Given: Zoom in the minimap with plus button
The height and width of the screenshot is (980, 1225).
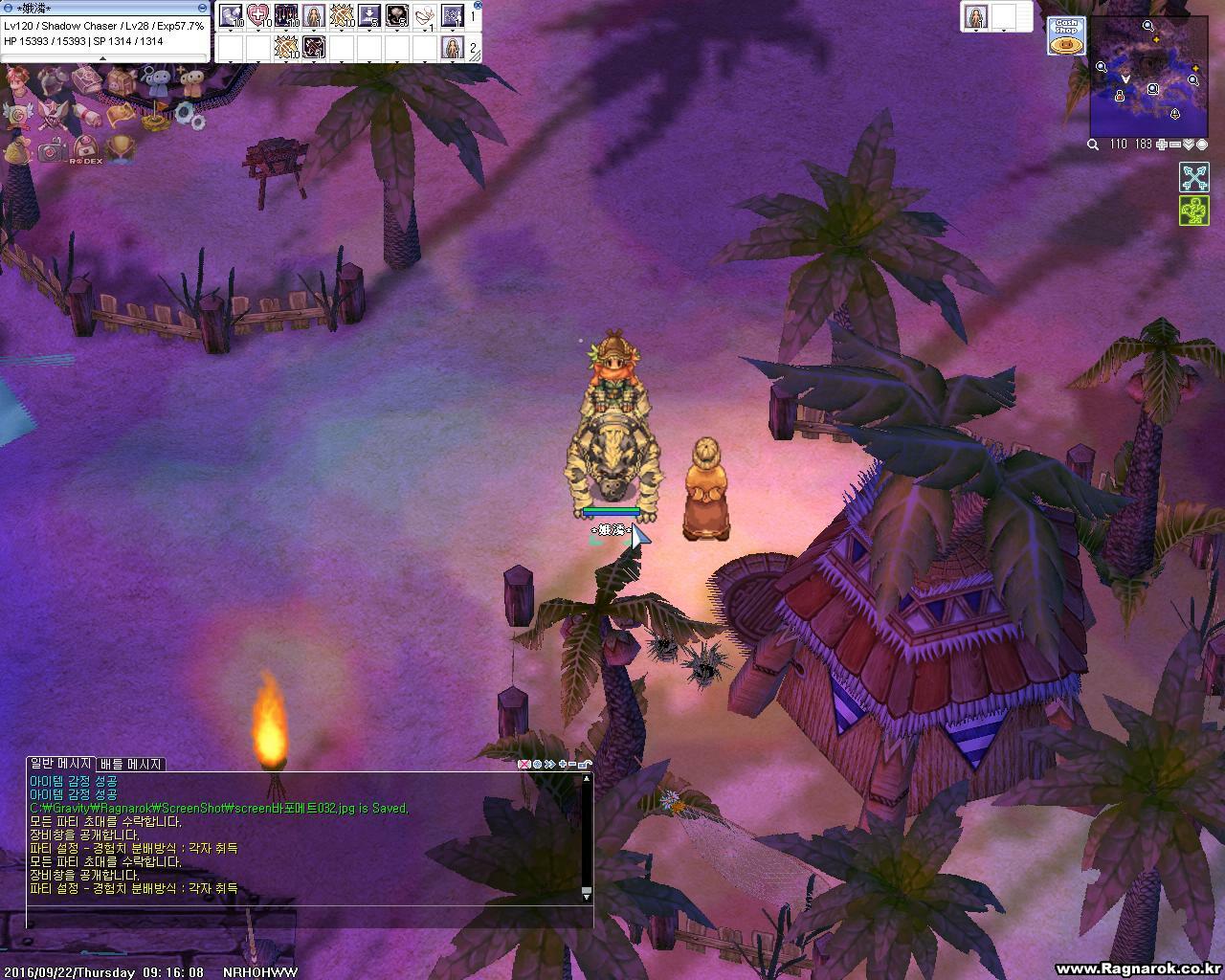Looking at the screenshot, I should point(1162,145).
